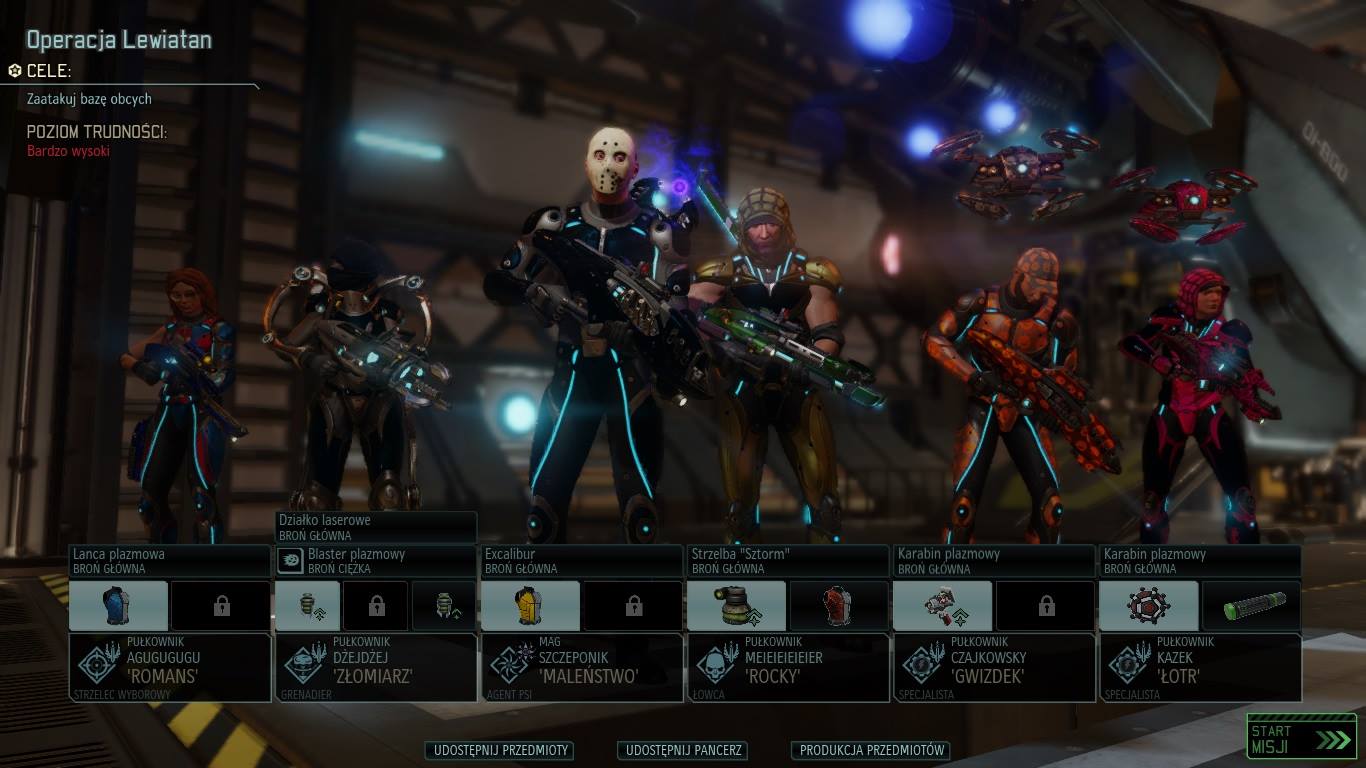This screenshot has width=1366, height=768.
Task: Select the blue vest in Romans' item slot
Action: (117, 605)
